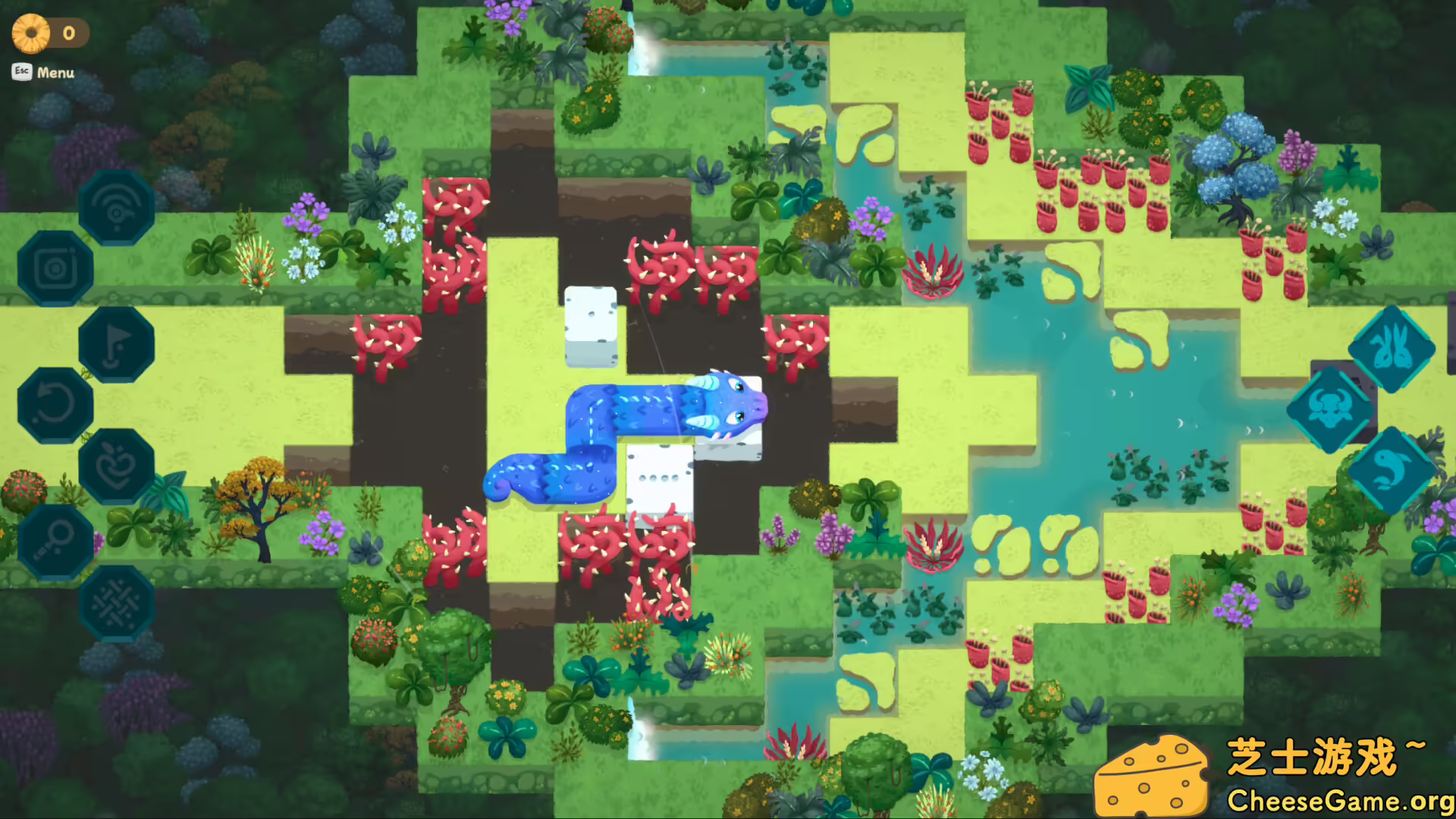Click the sunflower currency icon
Viewport: 1456px width, 819px height.
[x=30, y=31]
